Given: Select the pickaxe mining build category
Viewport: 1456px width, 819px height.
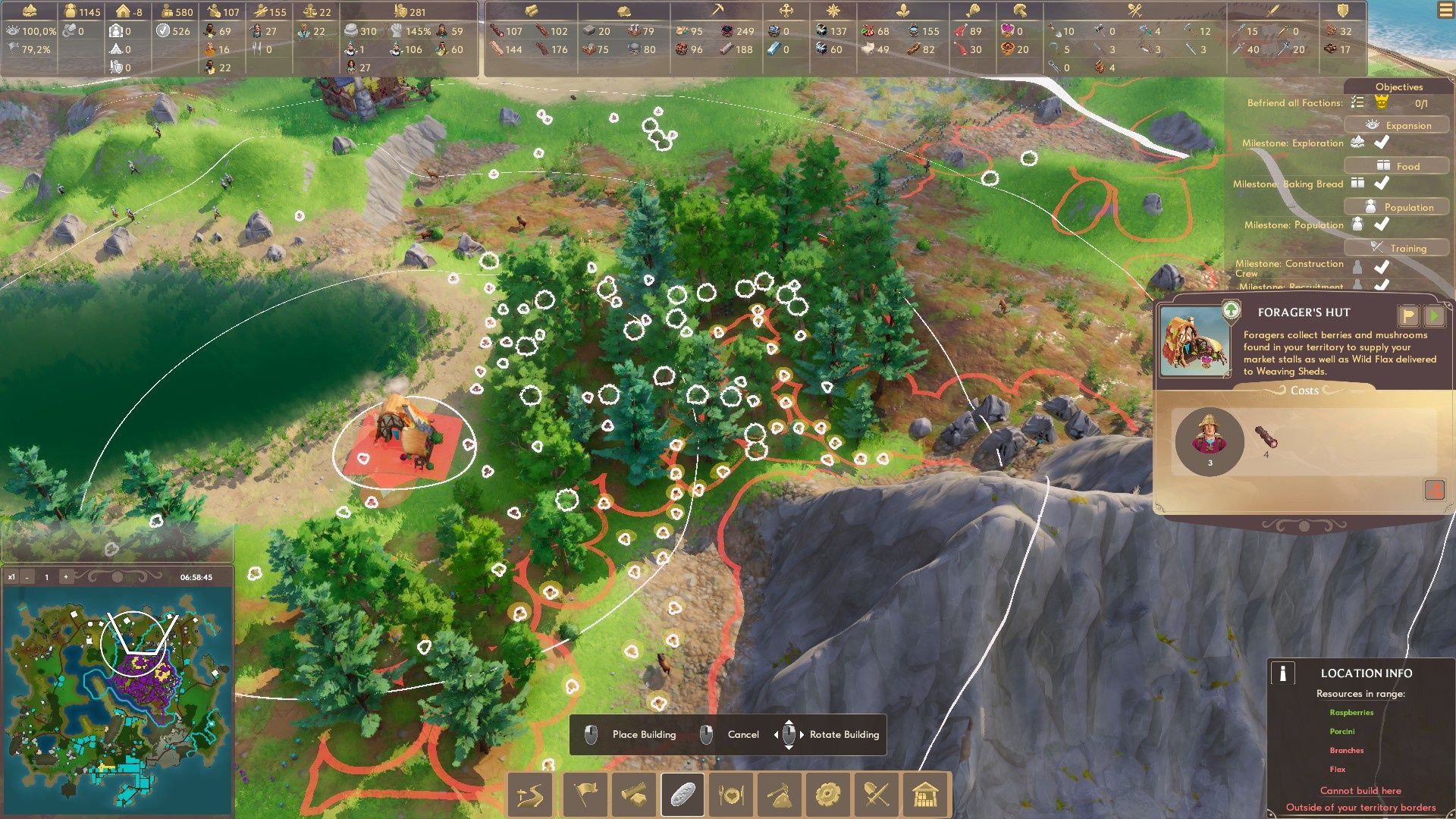Looking at the screenshot, I should coord(779,795).
